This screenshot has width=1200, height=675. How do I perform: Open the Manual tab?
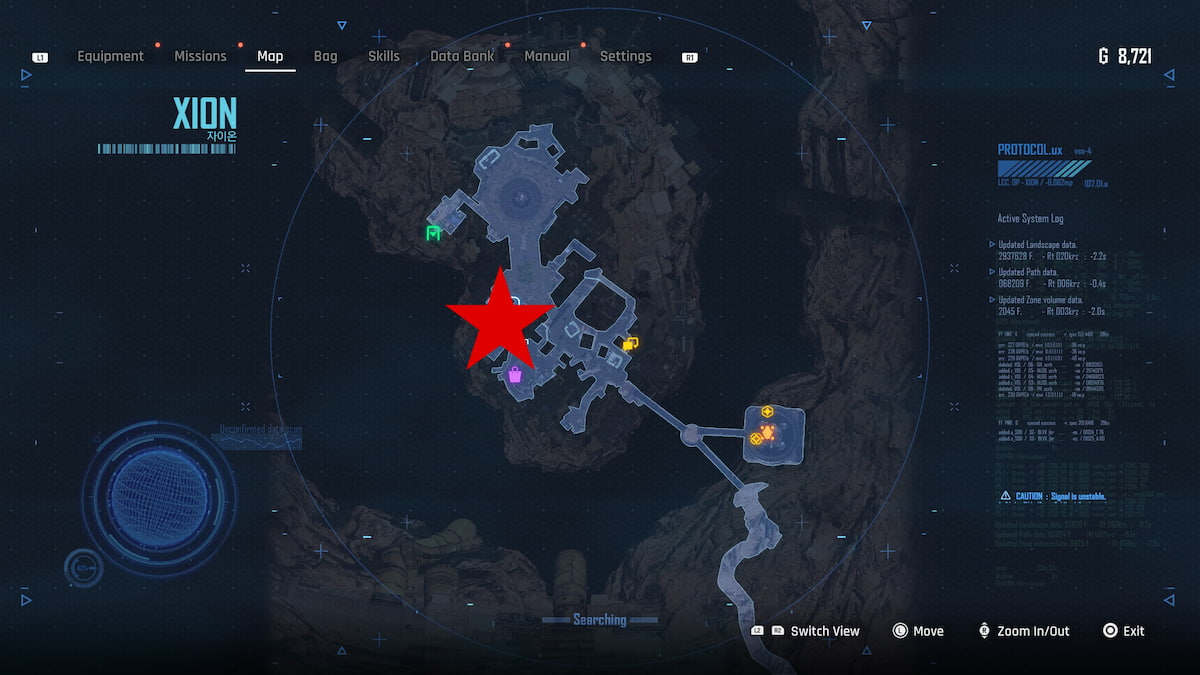pyautogui.click(x=547, y=56)
